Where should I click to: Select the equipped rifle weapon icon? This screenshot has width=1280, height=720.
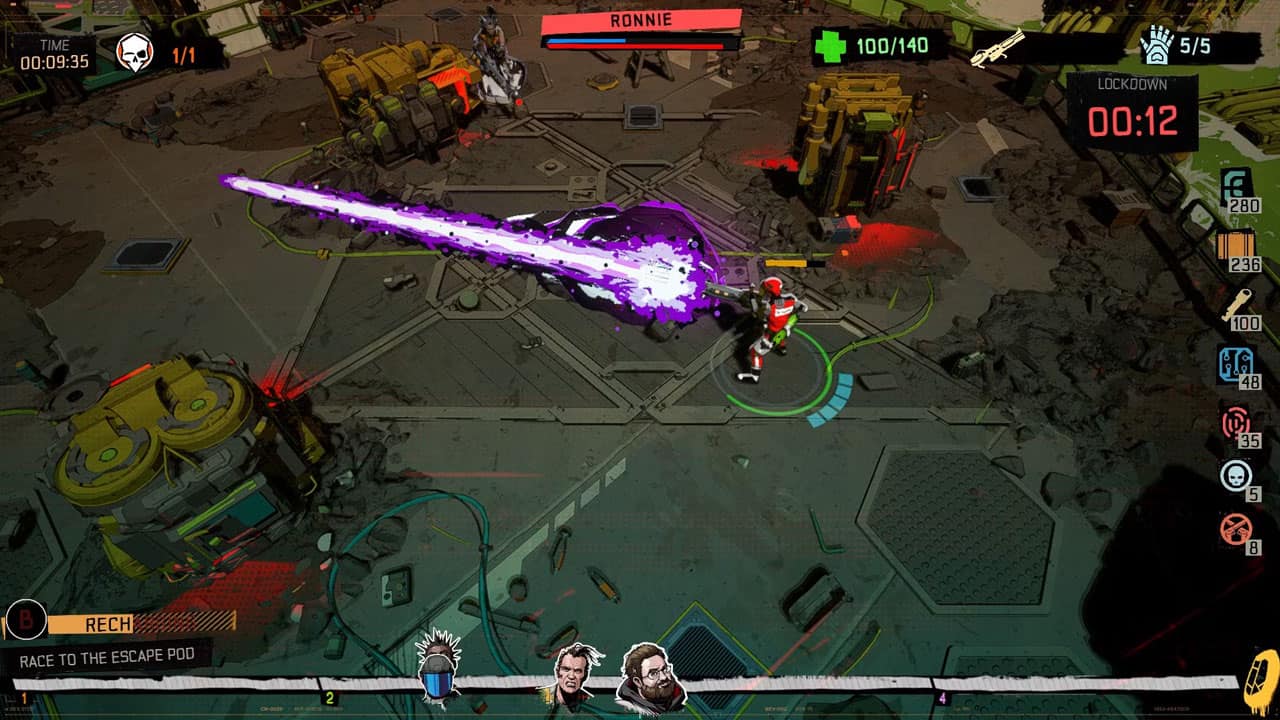point(998,48)
